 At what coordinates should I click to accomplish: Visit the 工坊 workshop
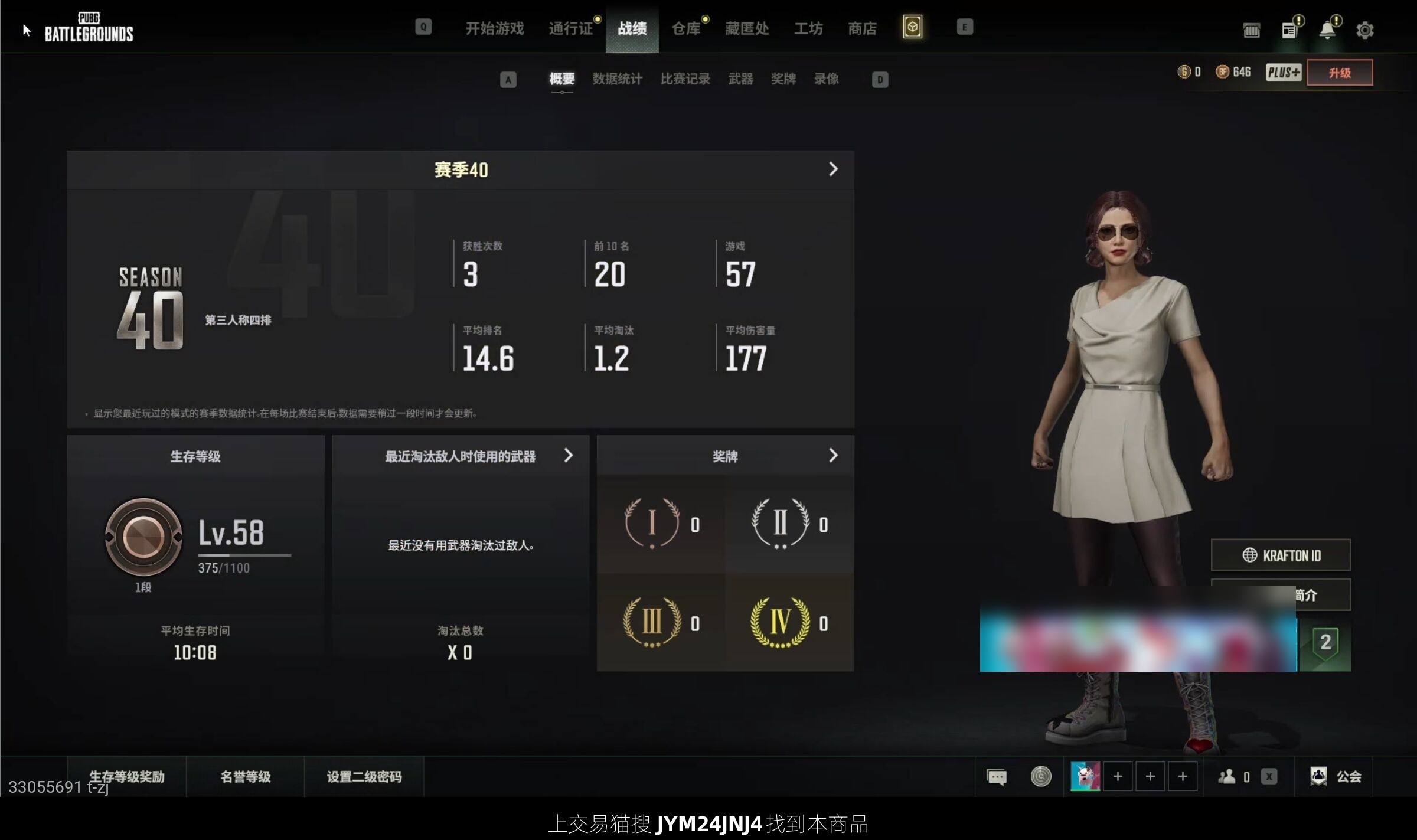[808, 28]
